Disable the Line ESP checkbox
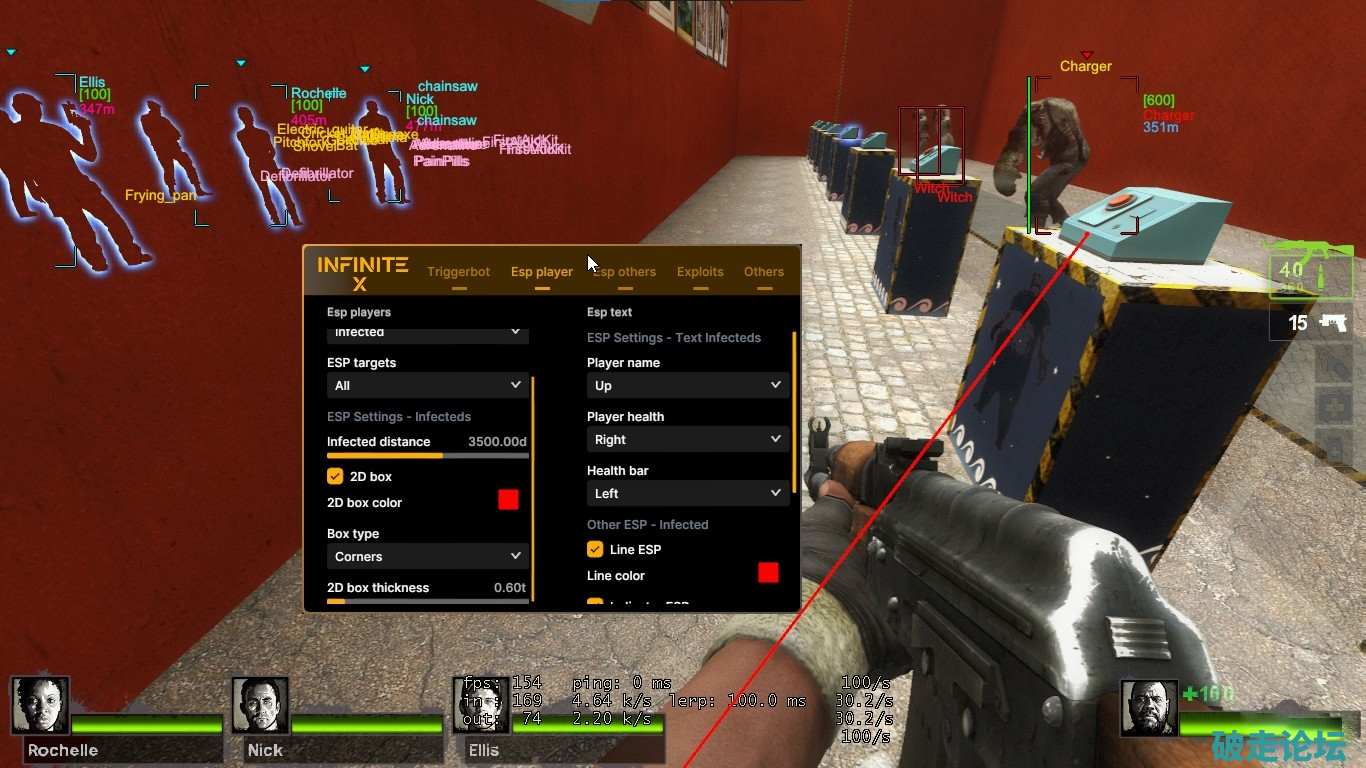1366x768 pixels. [x=596, y=550]
